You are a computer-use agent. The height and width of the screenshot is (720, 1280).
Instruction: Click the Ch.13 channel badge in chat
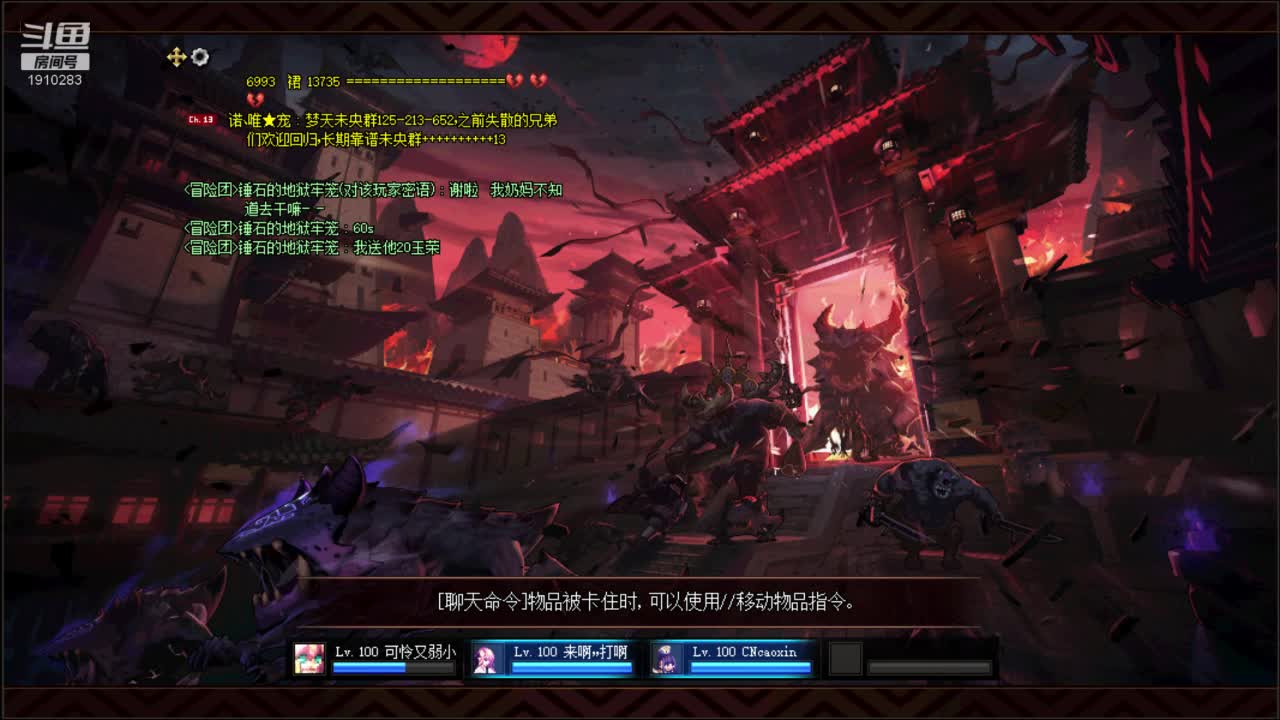201,120
